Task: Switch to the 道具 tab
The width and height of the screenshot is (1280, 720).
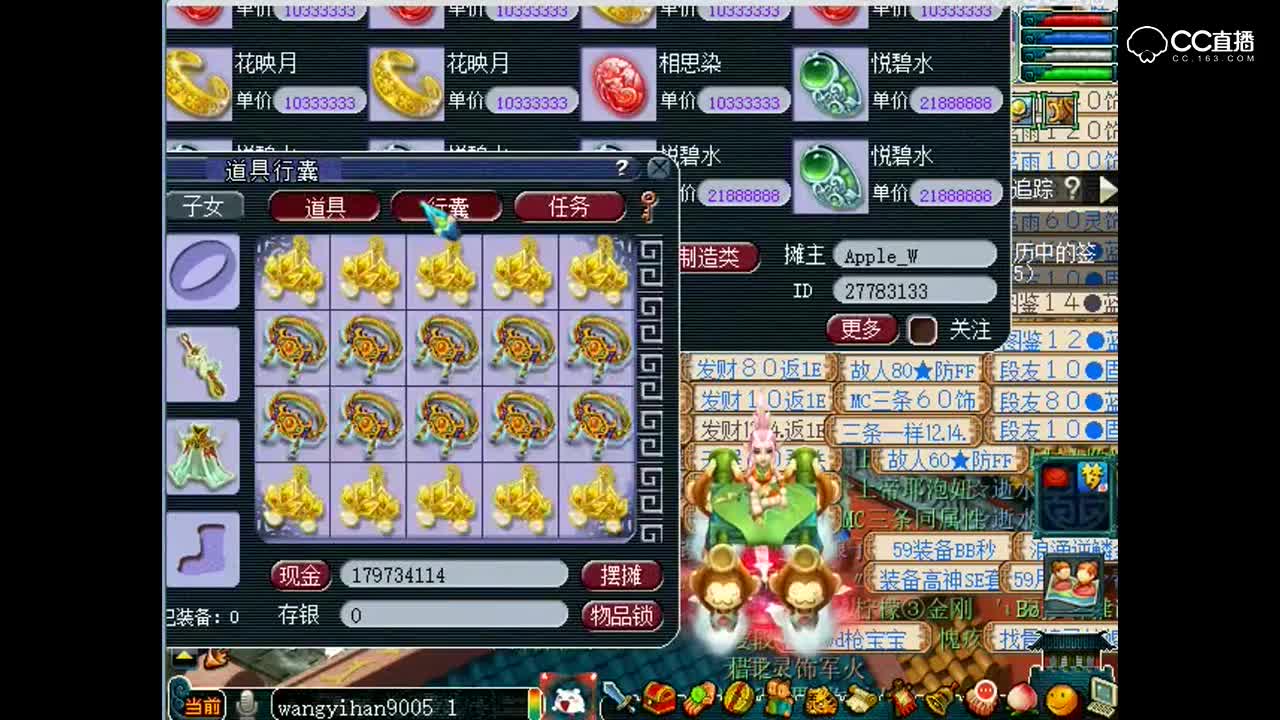Action: point(323,208)
